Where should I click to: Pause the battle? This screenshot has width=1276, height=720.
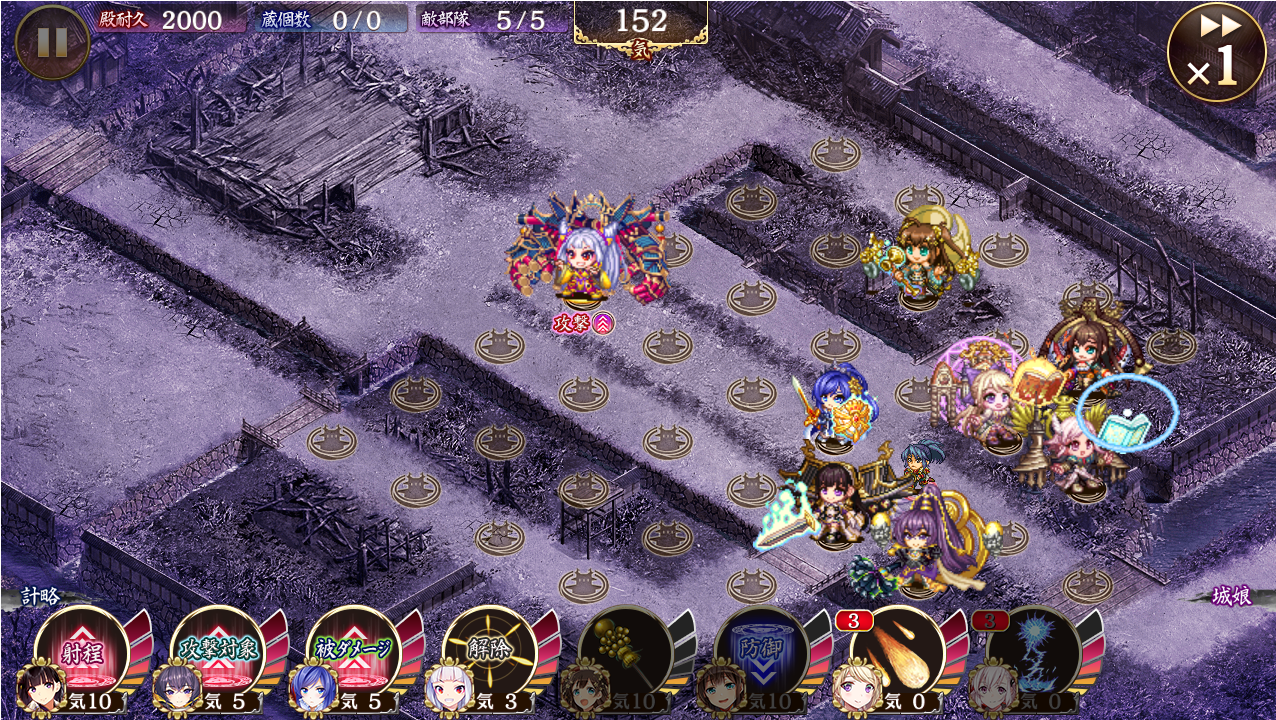(x=52, y=42)
